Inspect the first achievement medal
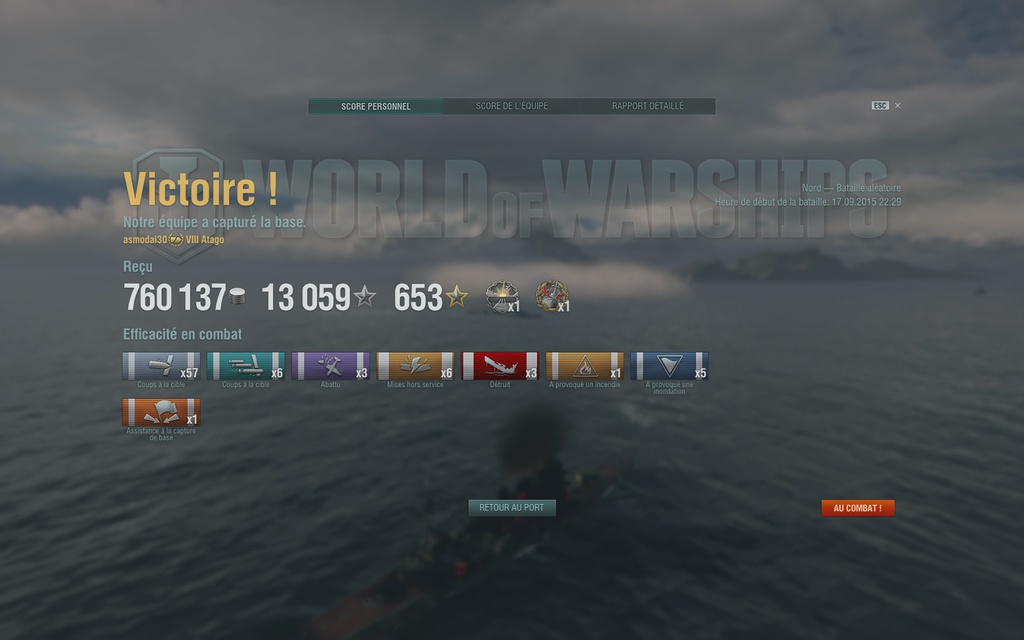The width and height of the screenshot is (1024, 640). (500, 296)
